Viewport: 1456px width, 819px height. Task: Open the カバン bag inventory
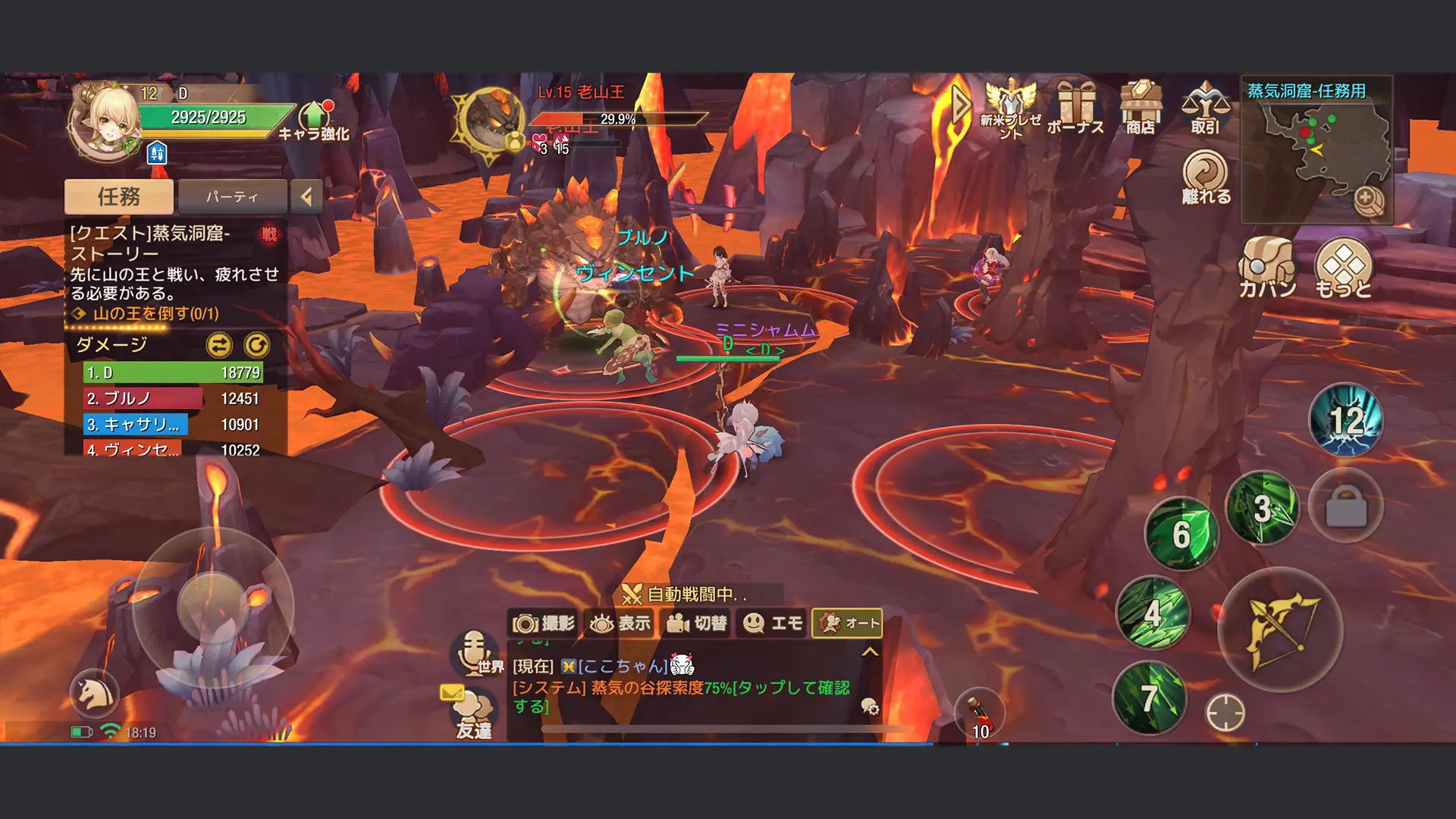pos(1267,267)
